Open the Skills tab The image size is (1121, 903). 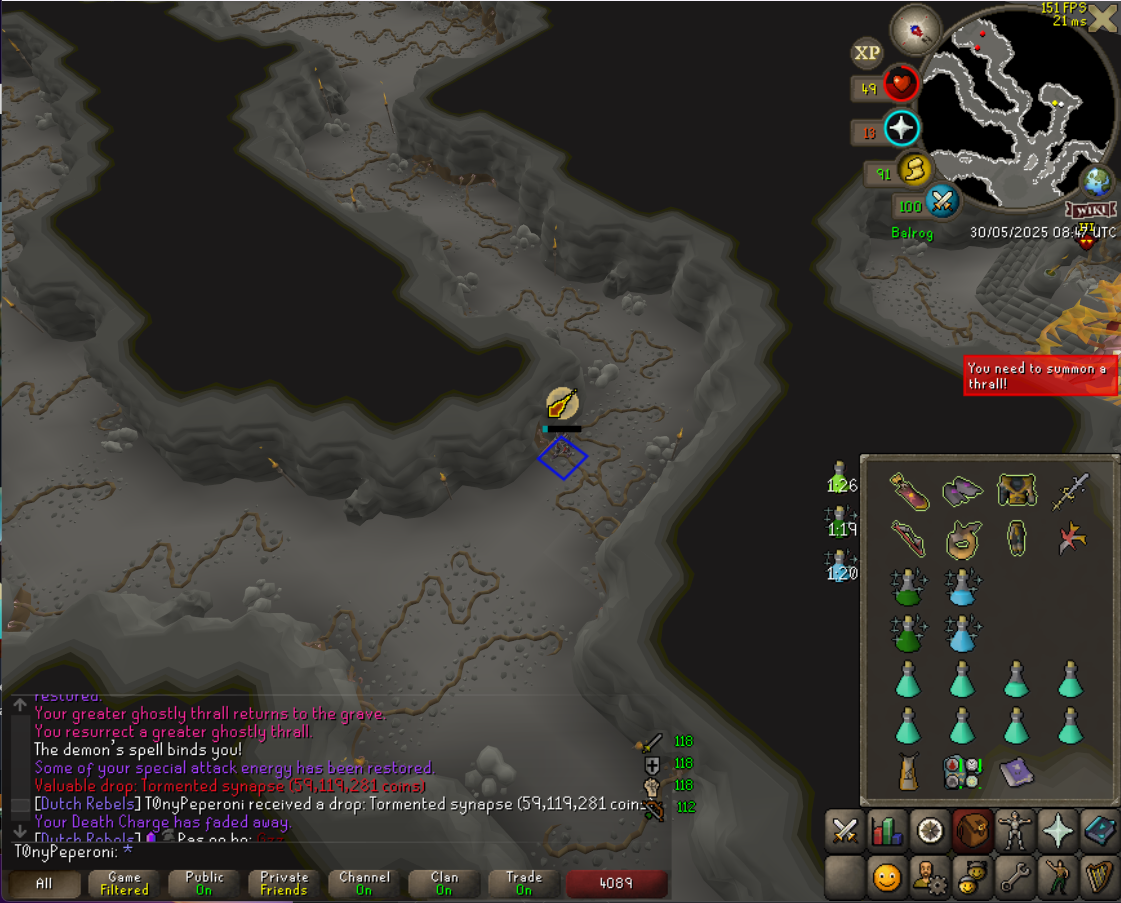(x=887, y=831)
